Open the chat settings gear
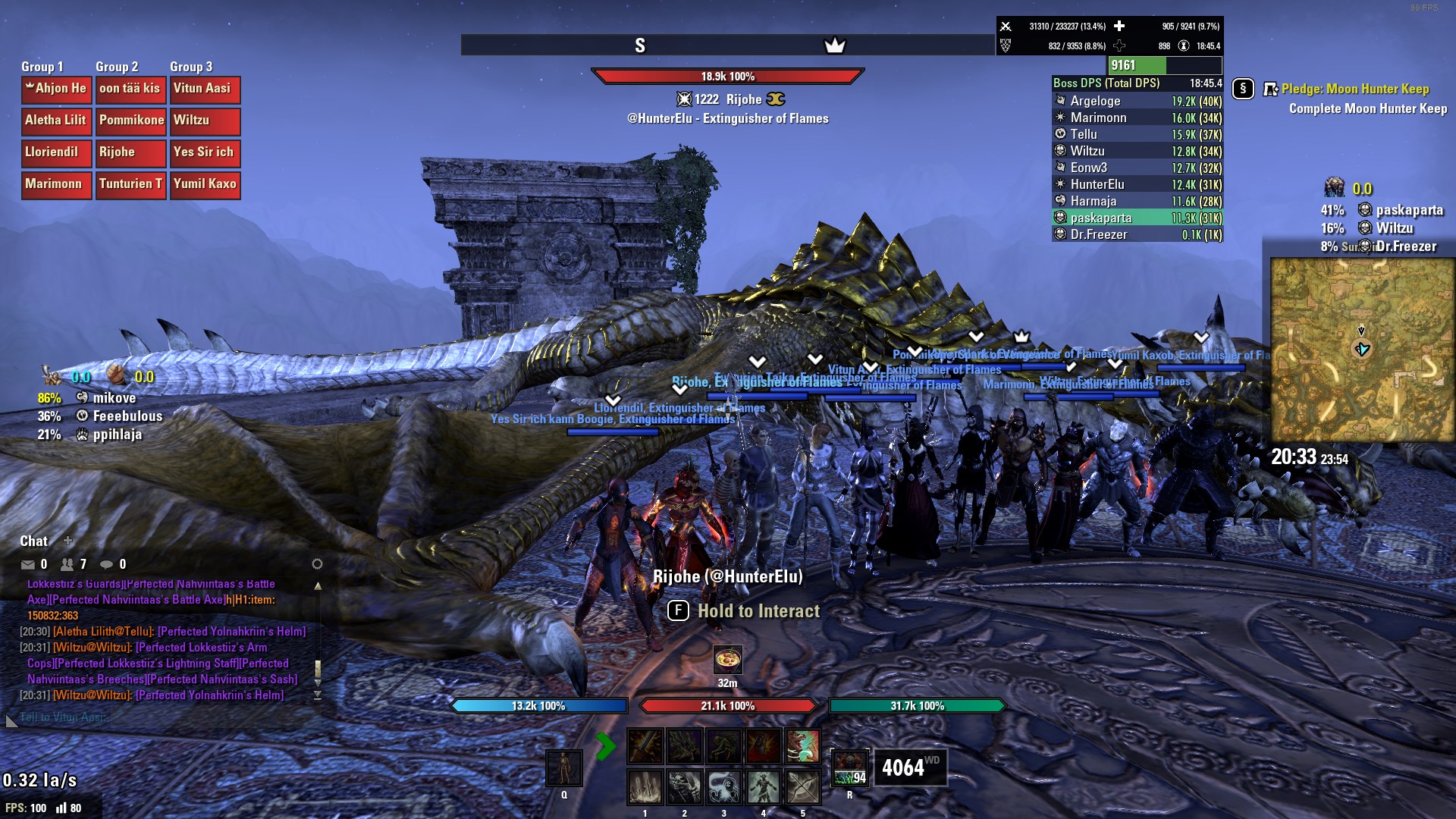 point(317,564)
